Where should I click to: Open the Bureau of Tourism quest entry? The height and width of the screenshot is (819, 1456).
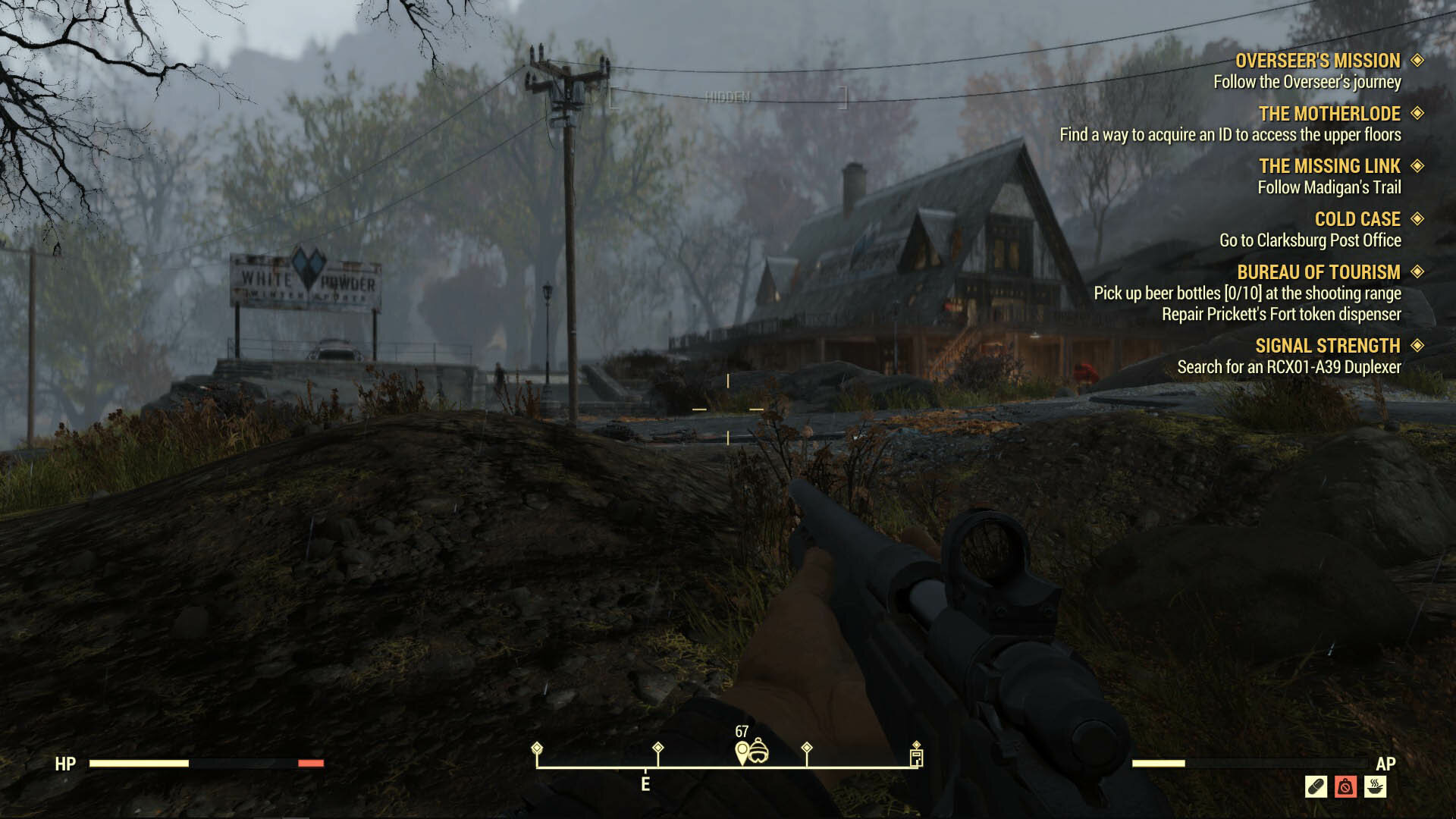[1318, 272]
